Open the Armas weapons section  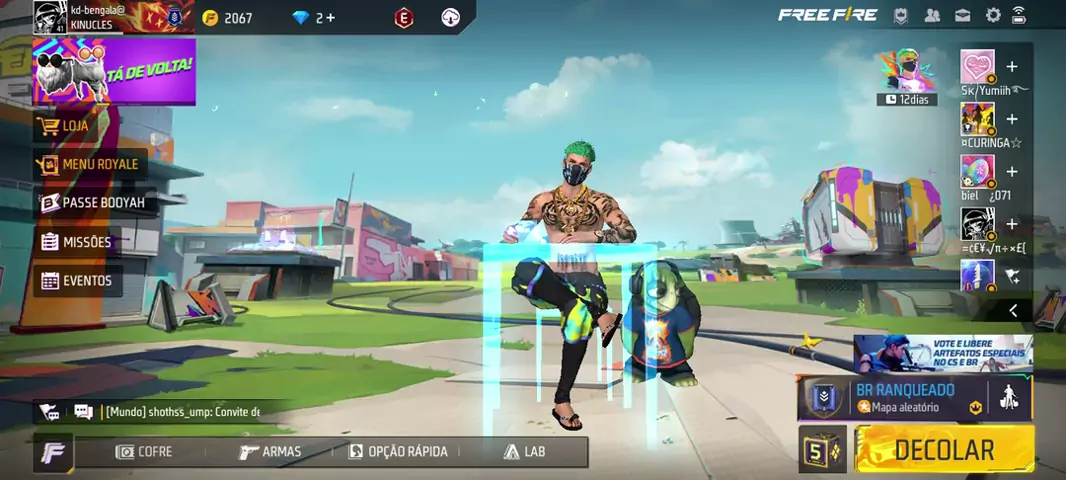(x=271, y=452)
